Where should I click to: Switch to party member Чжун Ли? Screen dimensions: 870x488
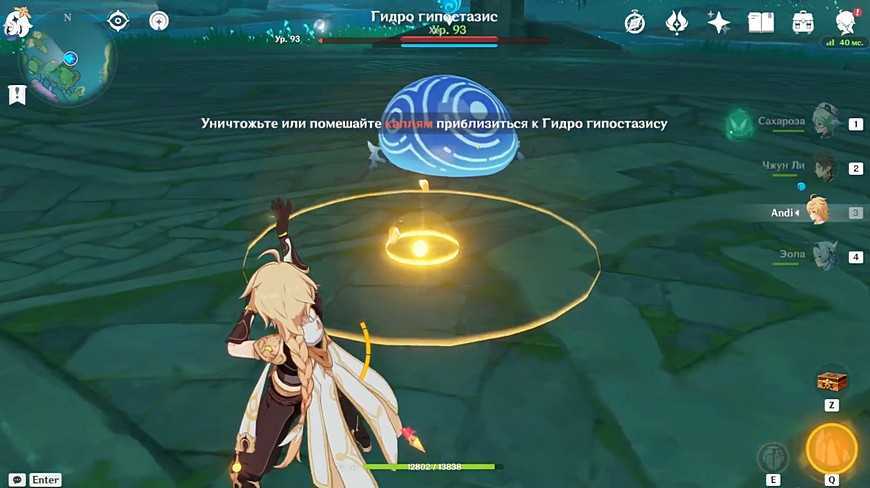[824, 168]
